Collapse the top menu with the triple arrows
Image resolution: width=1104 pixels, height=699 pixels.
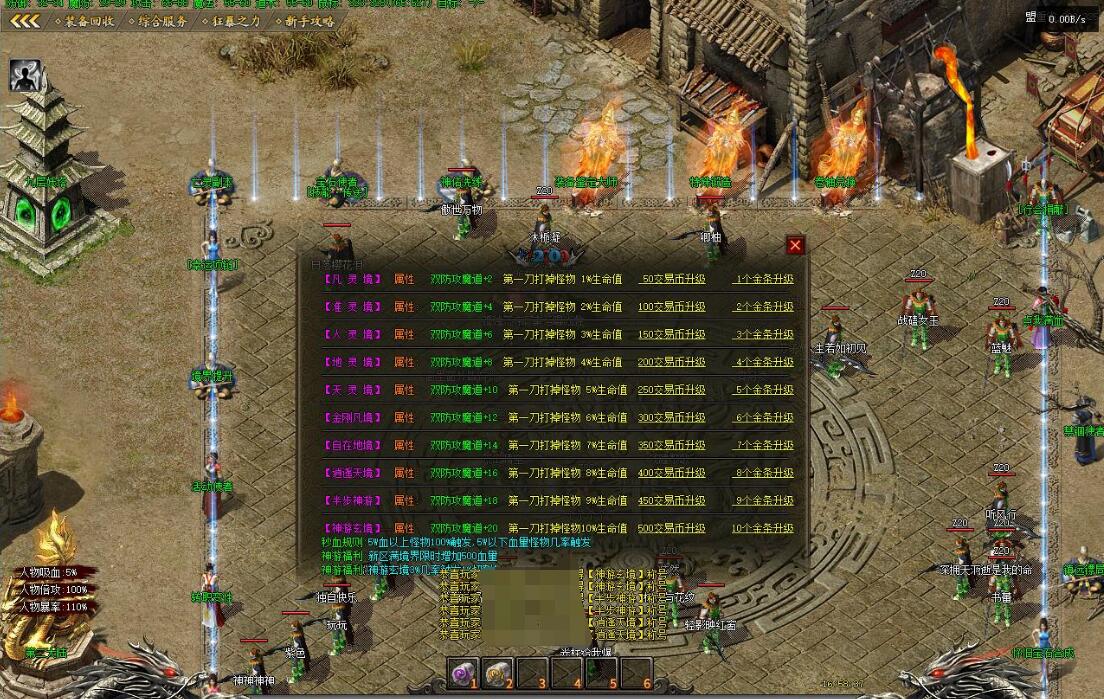pos(25,21)
